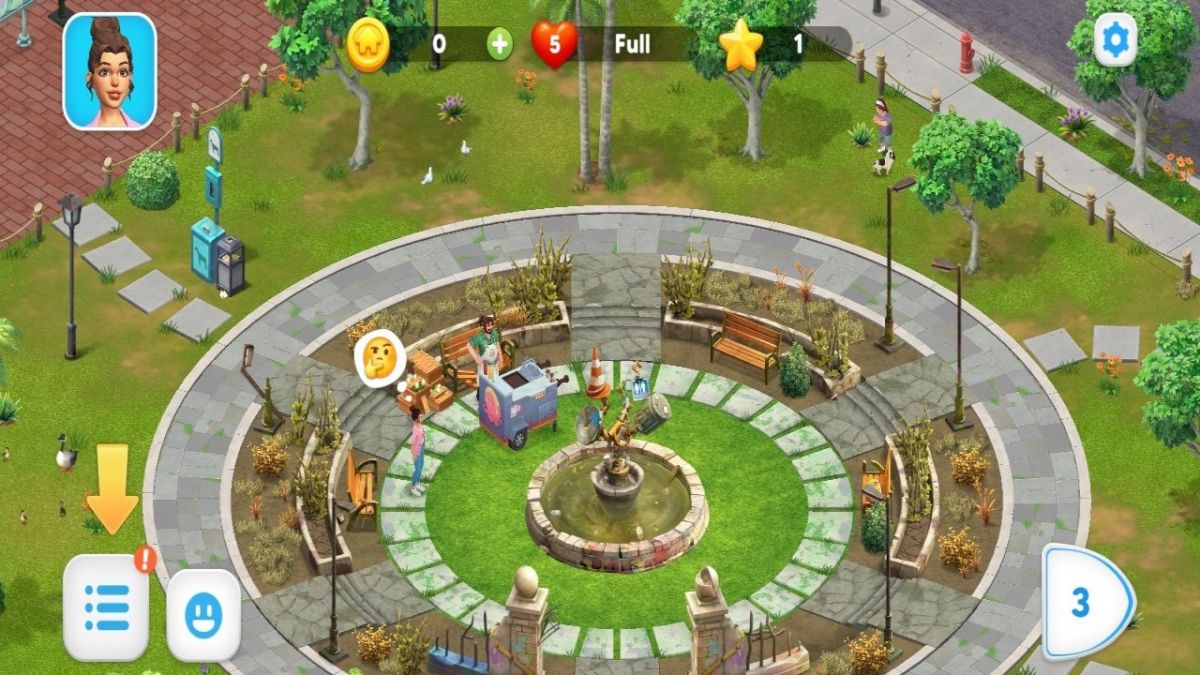The height and width of the screenshot is (675, 1200).
Task: Open the player avatar profile
Action: 110,71
